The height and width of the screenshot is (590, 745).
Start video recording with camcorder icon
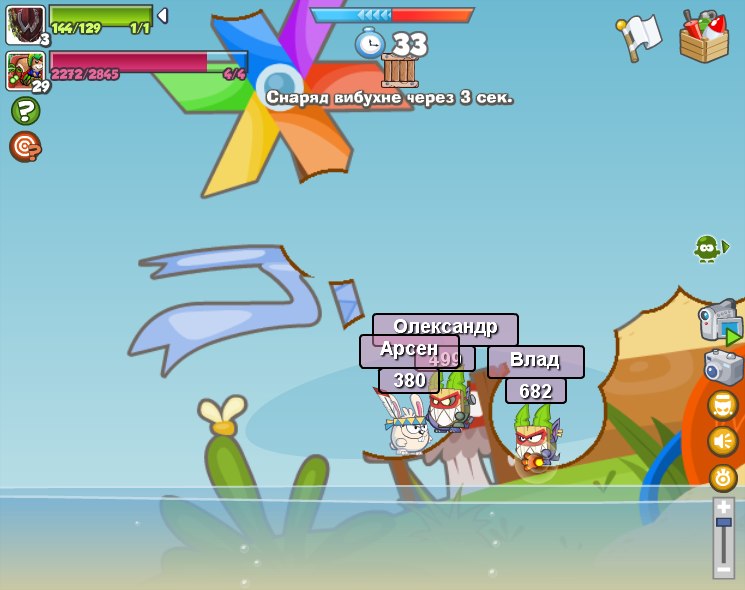click(x=720, y=322)
